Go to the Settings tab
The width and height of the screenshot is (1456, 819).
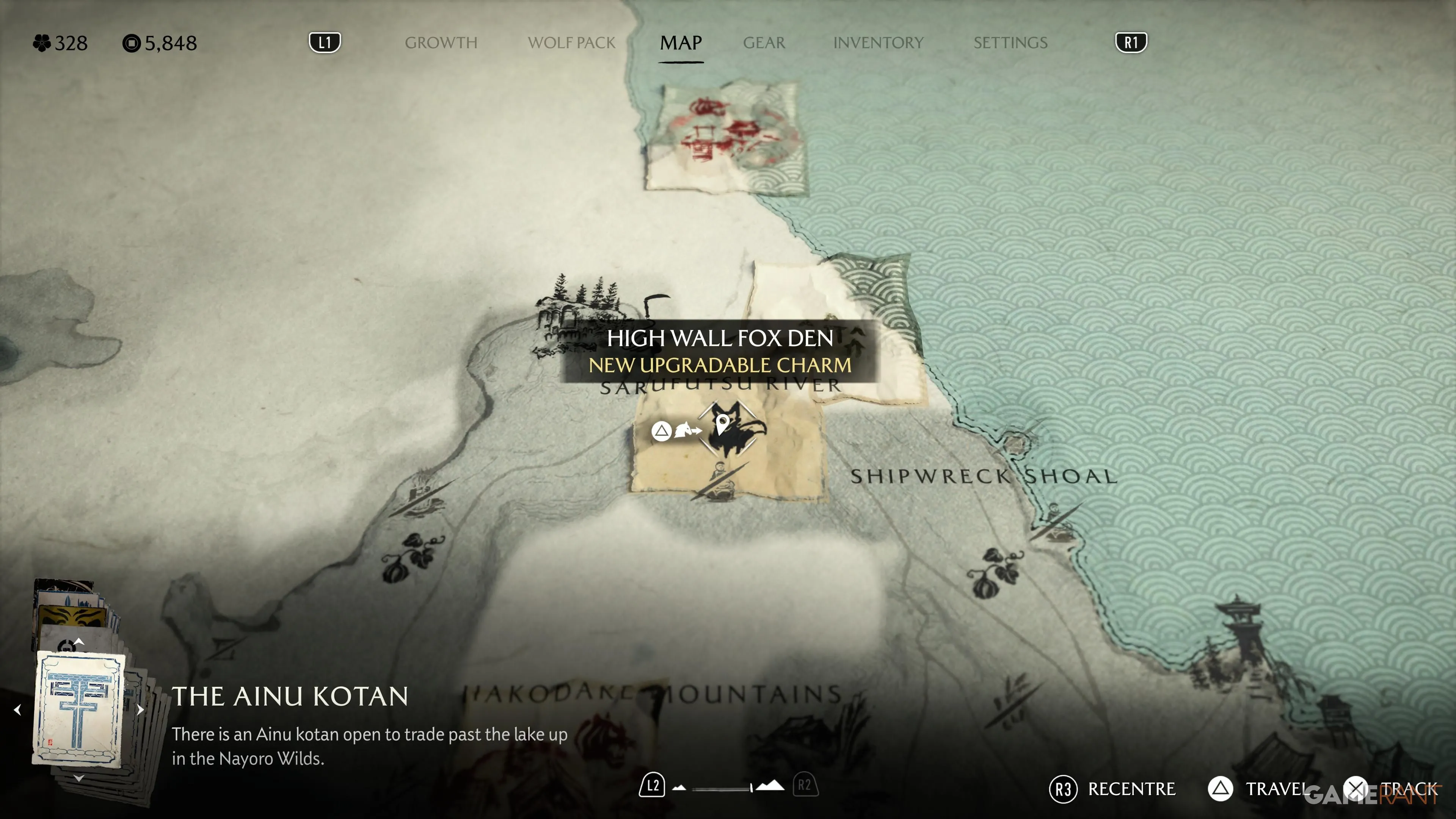click(1010, 43)
